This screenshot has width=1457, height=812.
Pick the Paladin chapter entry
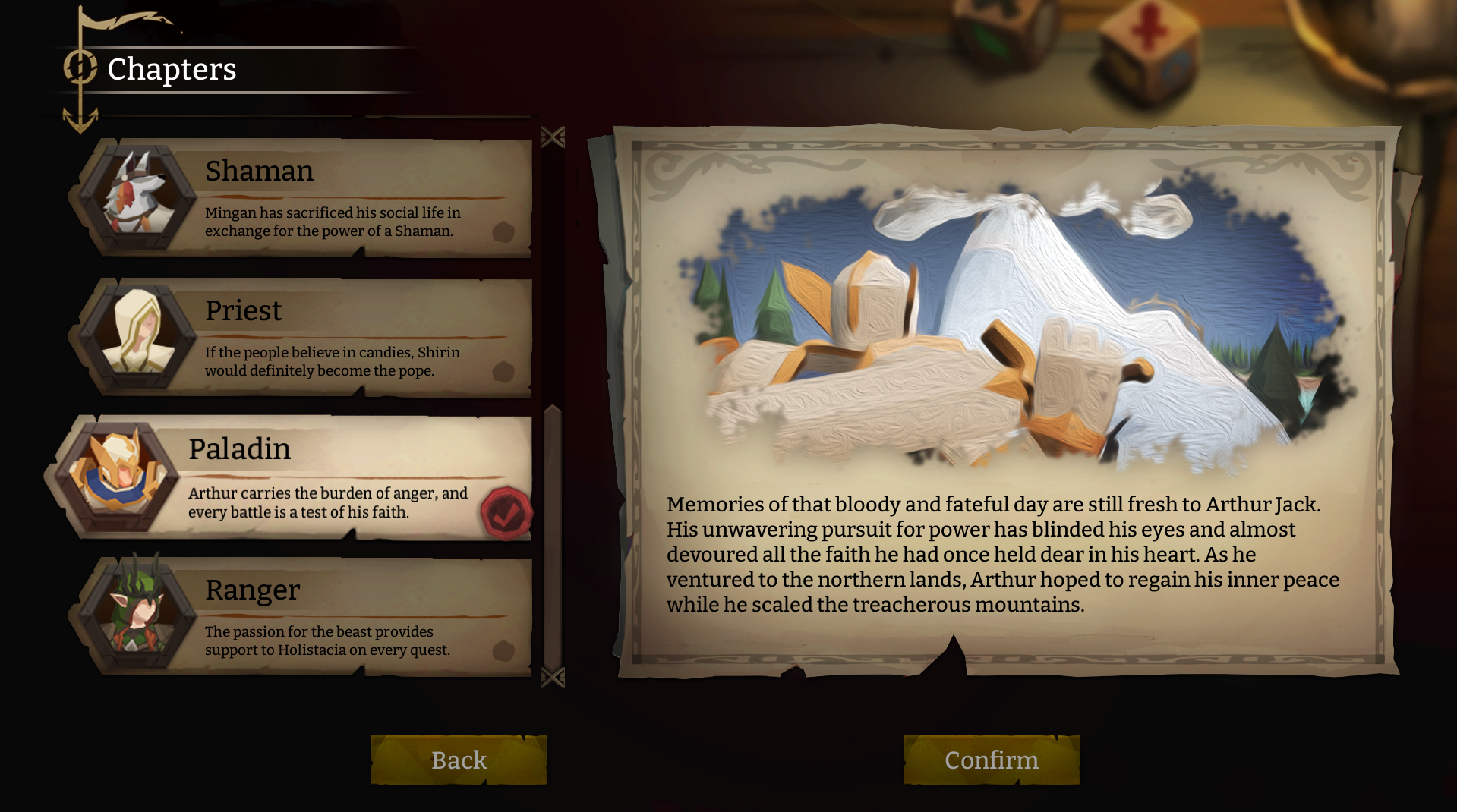coord(304,477)
